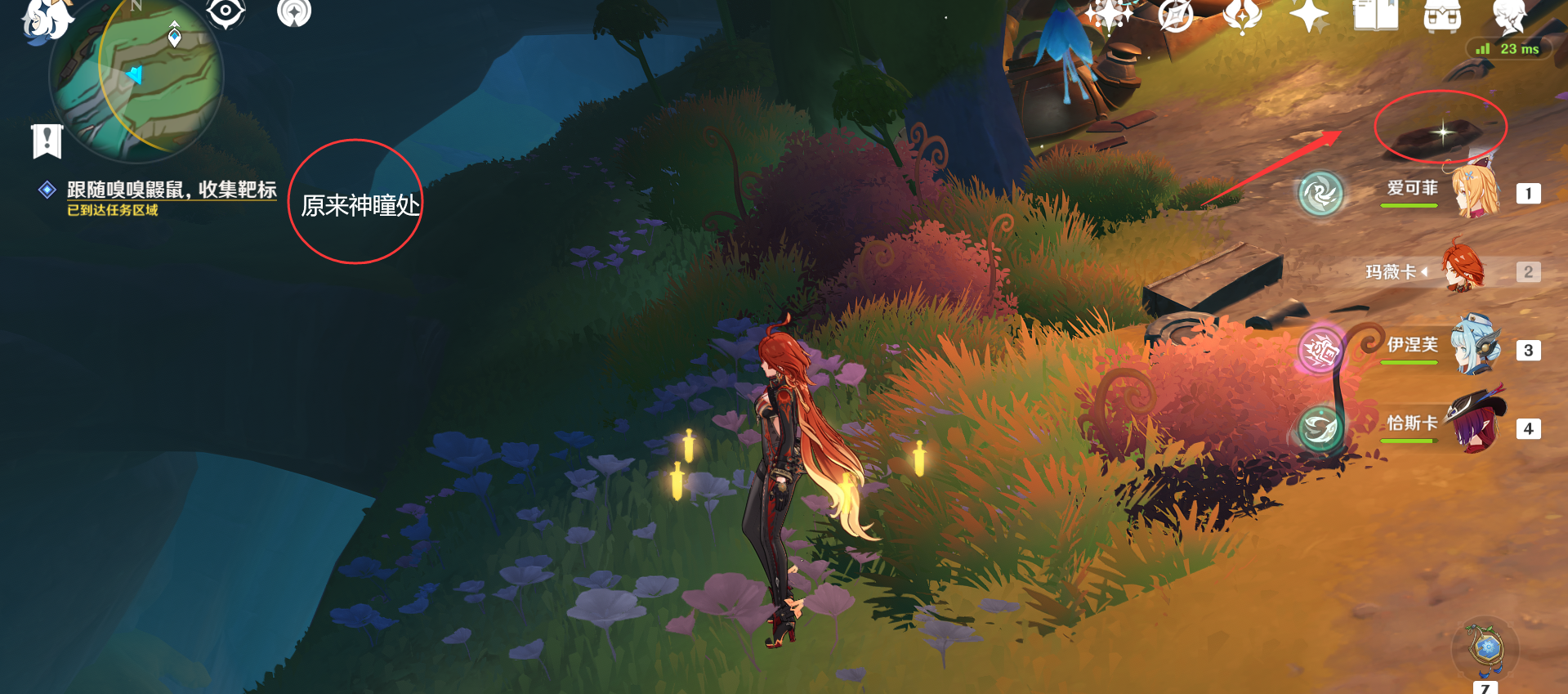
Task: Open the Paimon menu
Action: [x=45, y=18]
